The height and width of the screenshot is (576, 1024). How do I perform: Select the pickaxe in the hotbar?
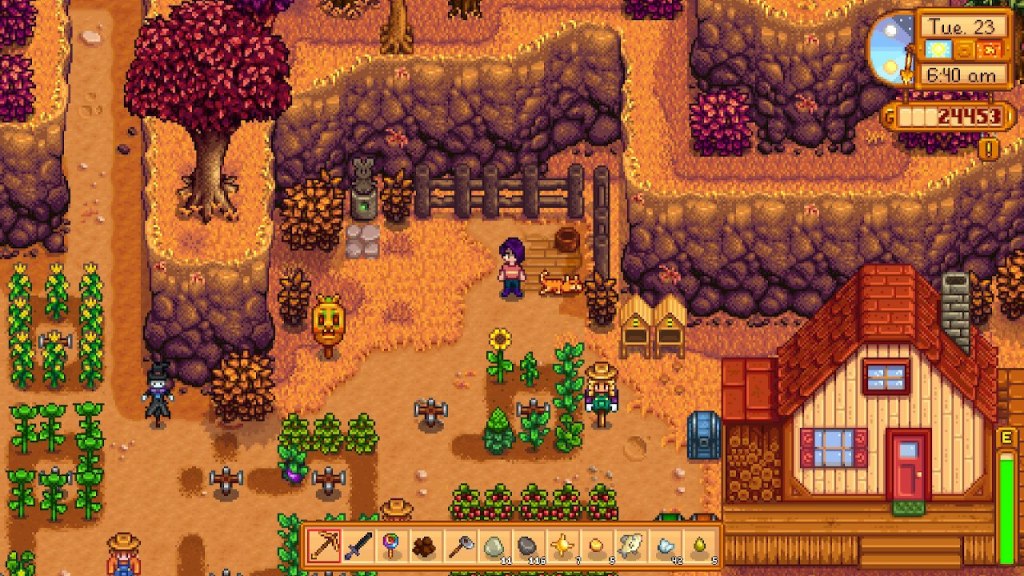click(x=324, y=546)
